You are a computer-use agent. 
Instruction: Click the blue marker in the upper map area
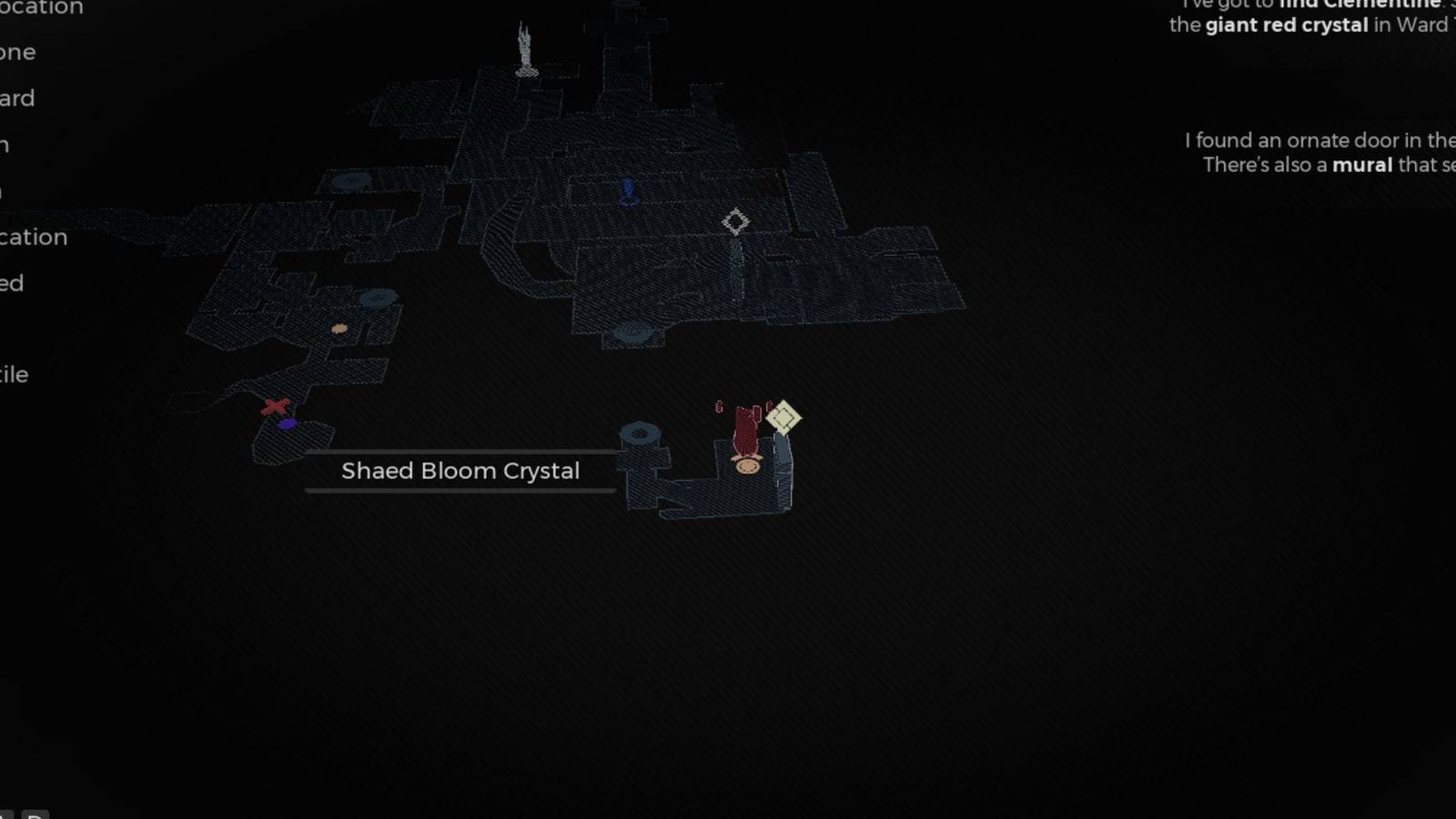pyautogui.click(x=628, y=192)
